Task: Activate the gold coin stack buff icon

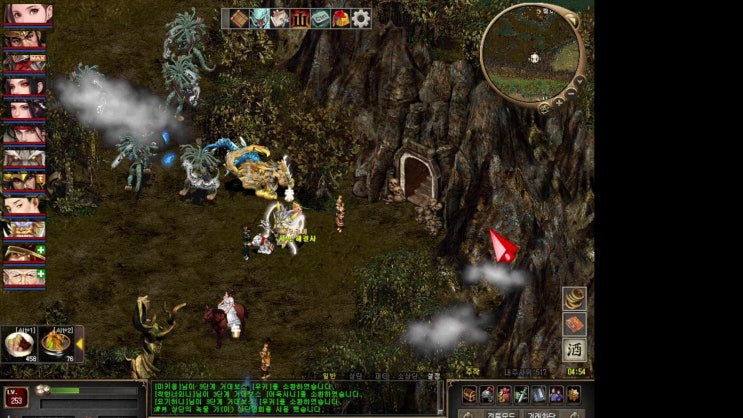Action: tap(574, 299)
